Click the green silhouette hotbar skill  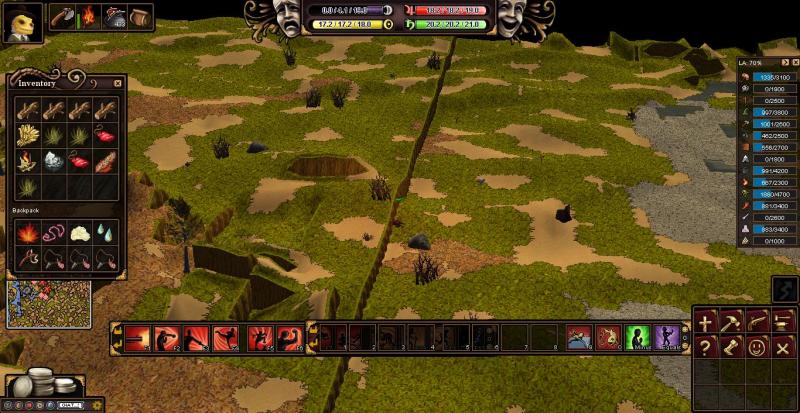click(x=637, y=337)
